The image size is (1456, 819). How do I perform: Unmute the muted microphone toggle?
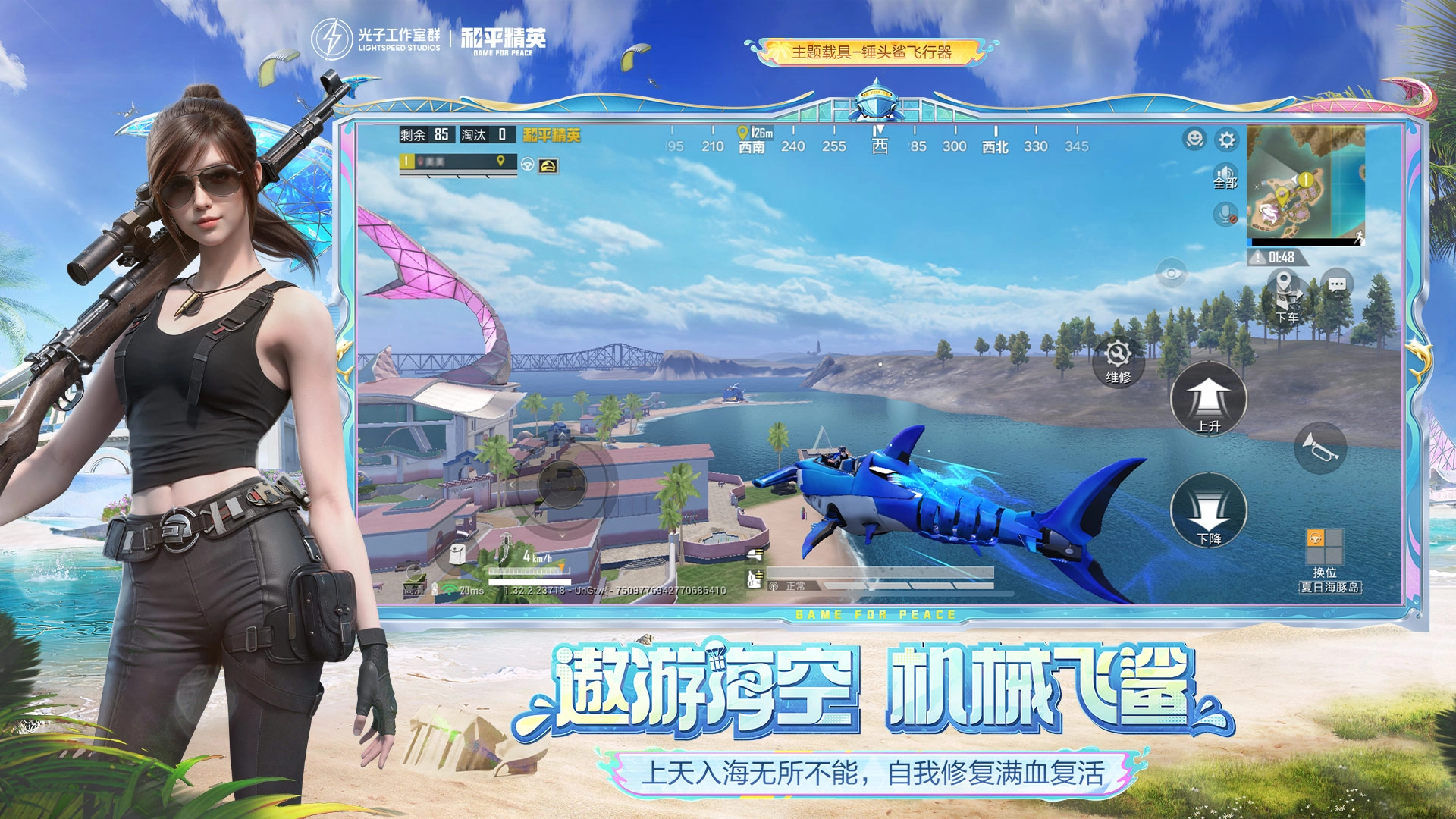(1225, 214)
